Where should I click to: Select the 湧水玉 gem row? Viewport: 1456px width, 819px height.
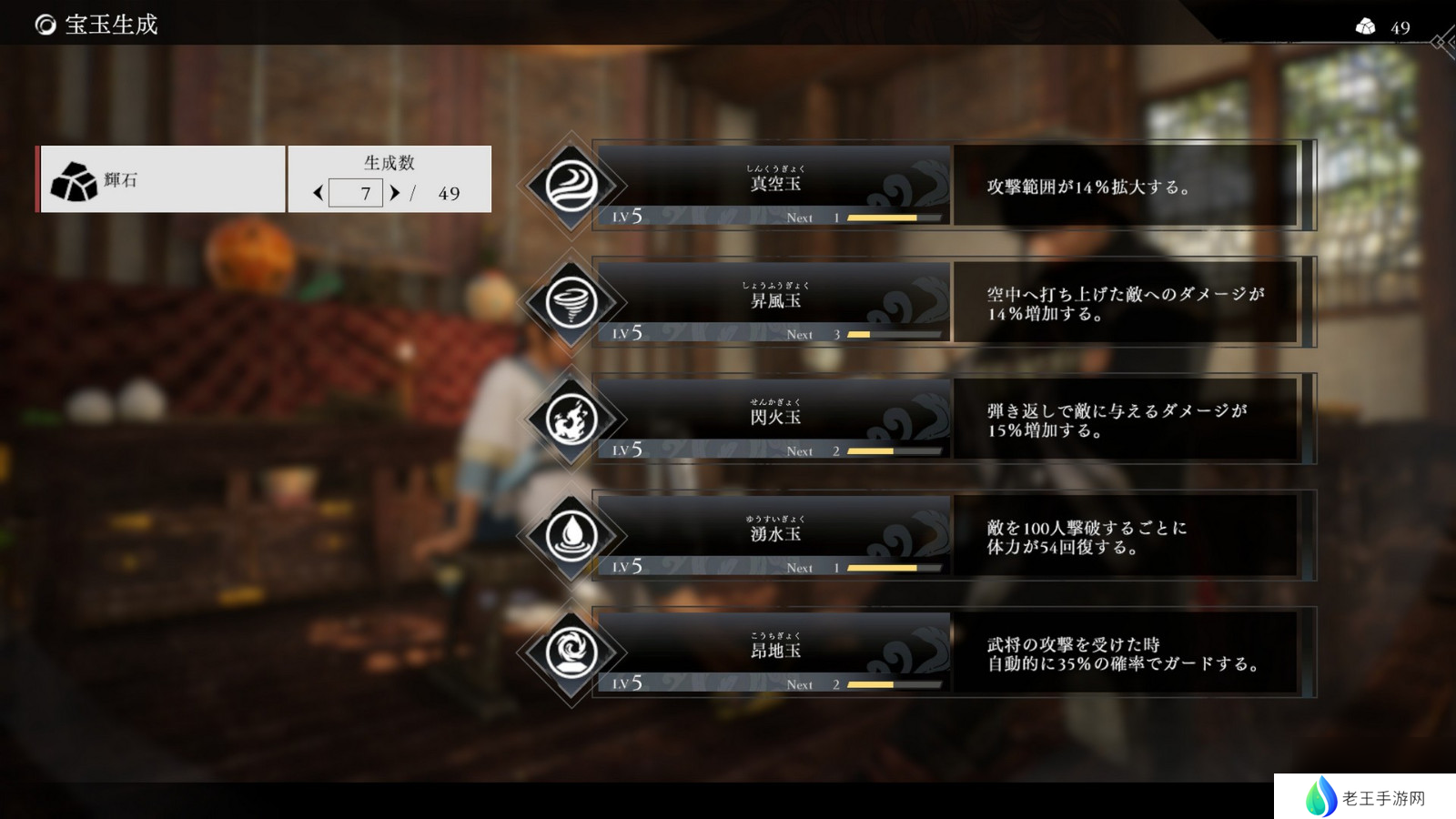tap(773, 533)
